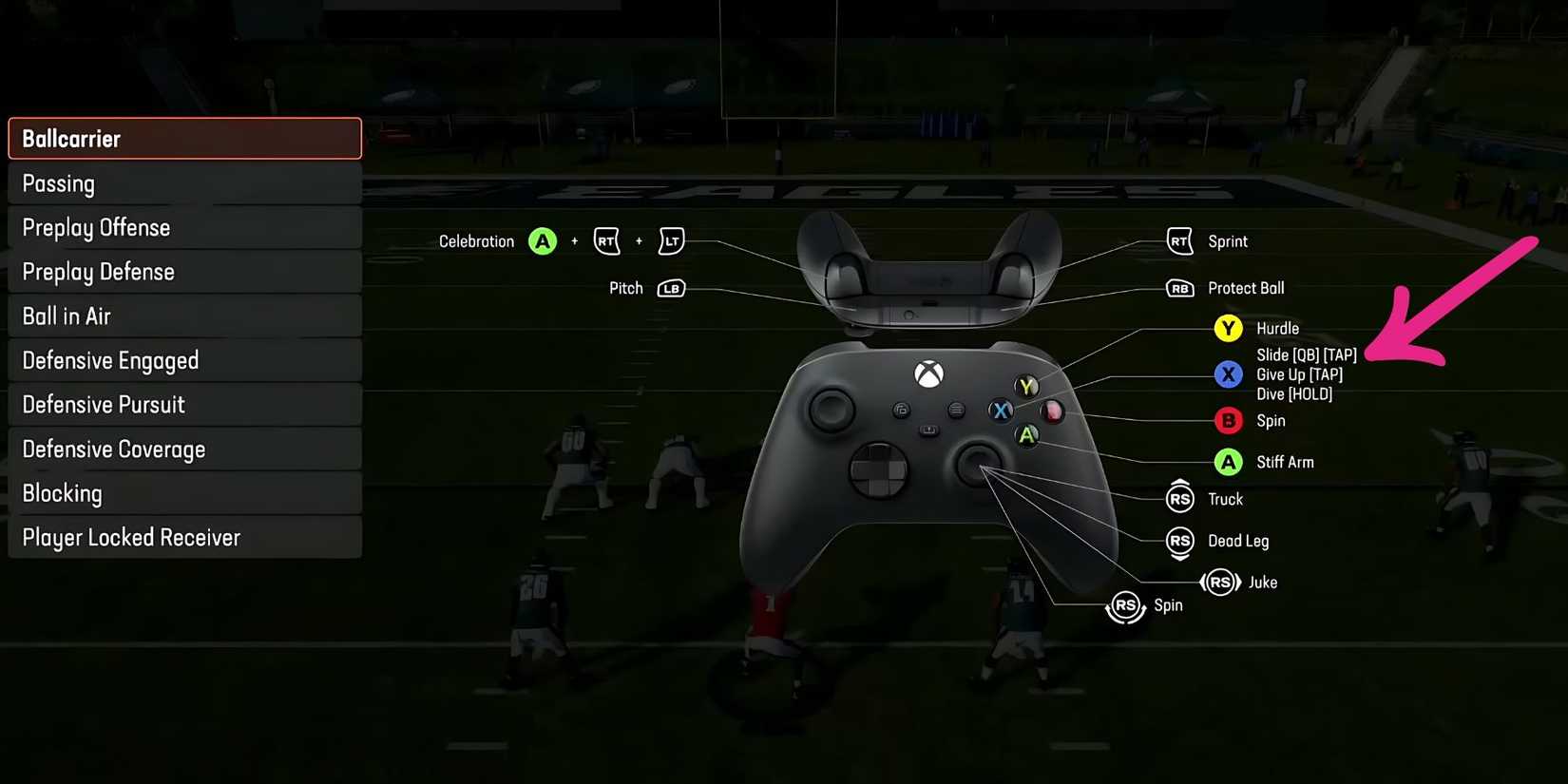Click the A button icon for Stiff Arm
Screen dimensions: 1568x784
(x=1228, y=462)
